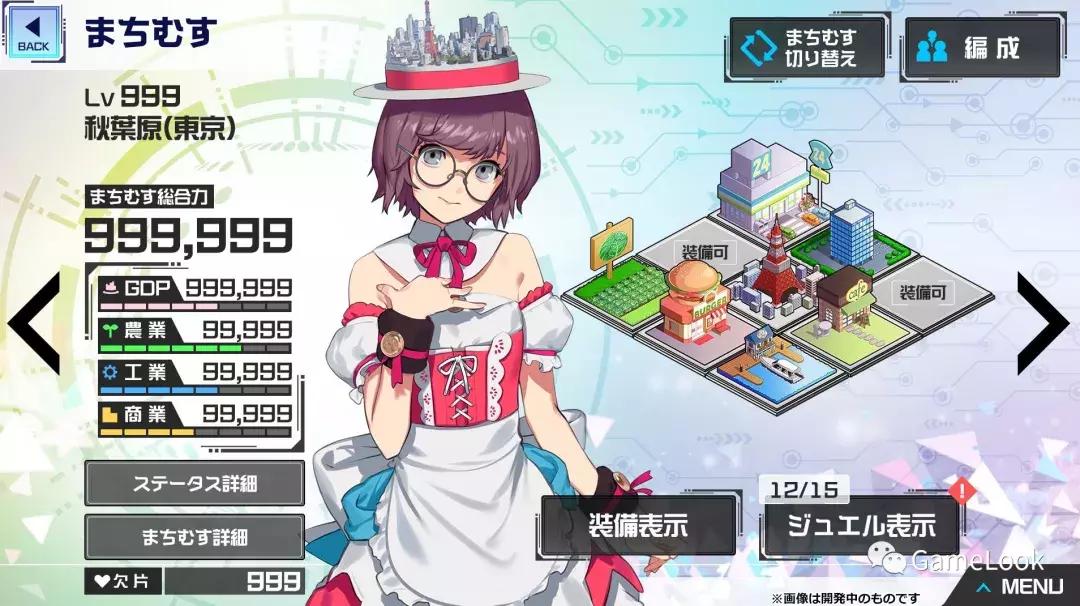Select the blue office tower tile
The image size is (1080, 606).
[x=852, y=234]
